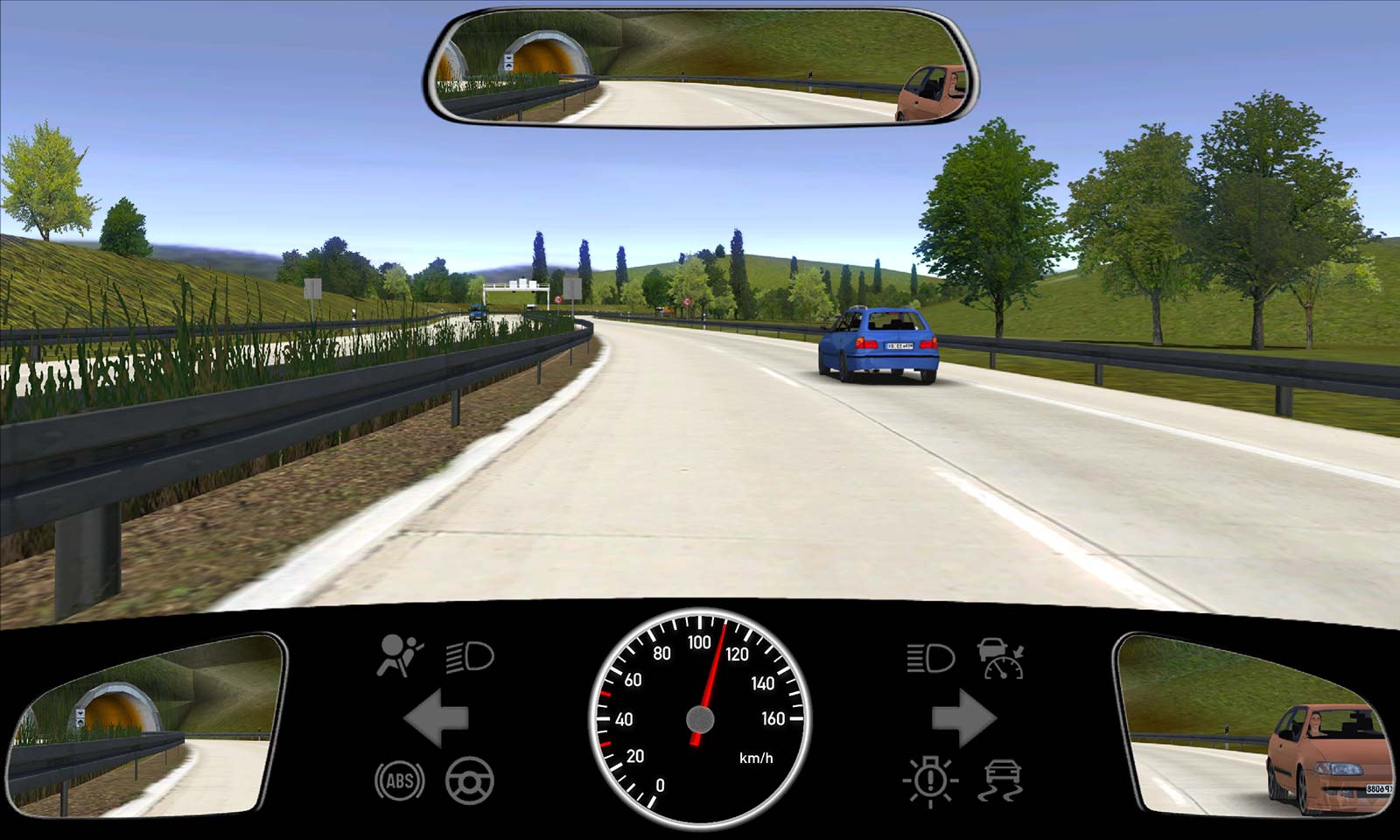
Task: Select the steering wheel warning icon
Action: pos(470,780)
